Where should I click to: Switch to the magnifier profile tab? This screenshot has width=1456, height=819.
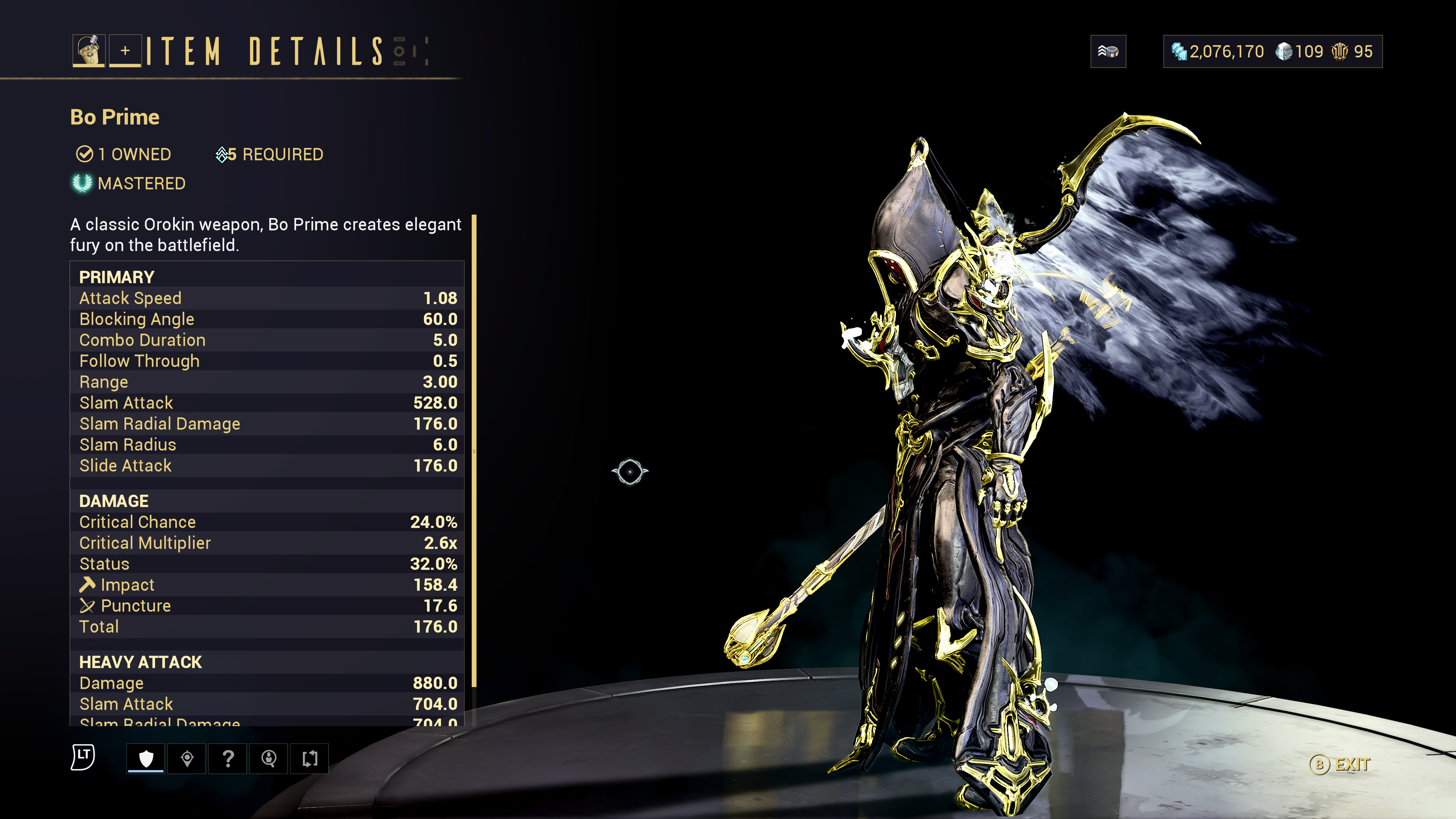269,758
